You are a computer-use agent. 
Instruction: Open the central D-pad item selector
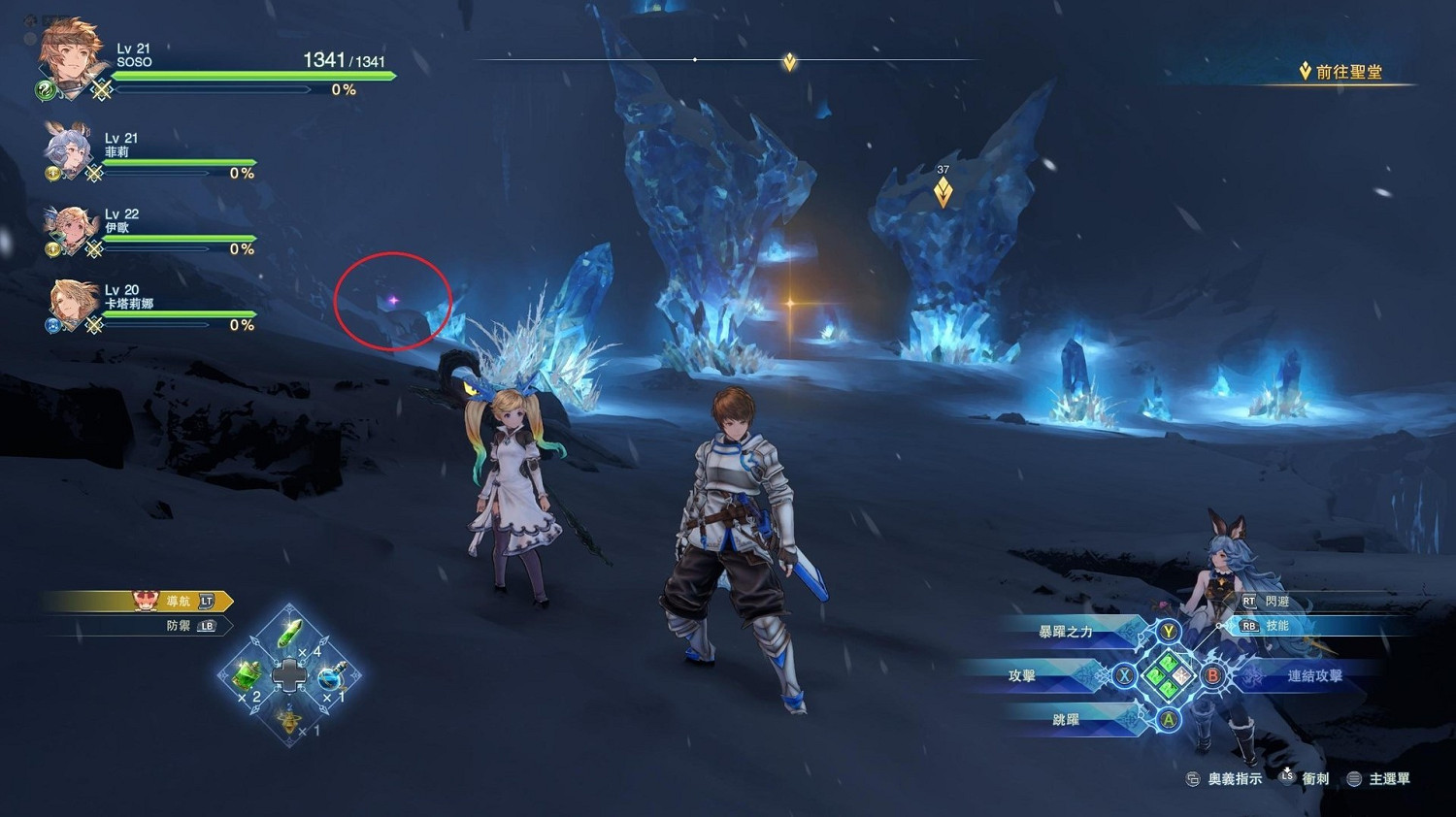pyautogui.click(x=288, y=677)
